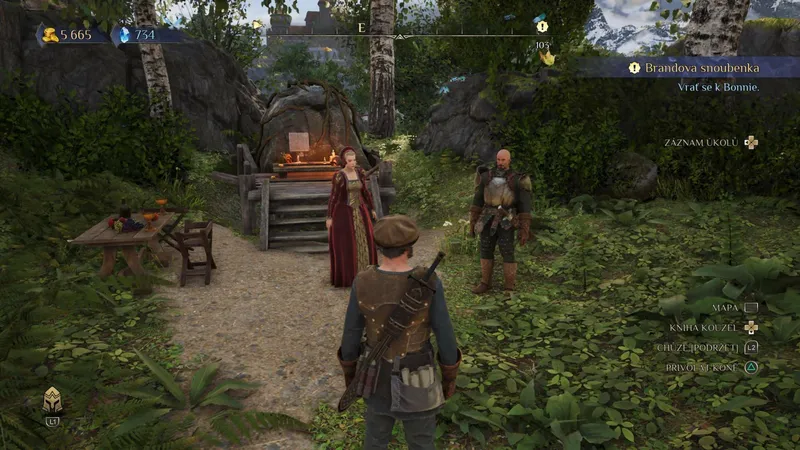Click the helmet icon in the bottom corner
800x450 pixels.
[x=52, y=401]
